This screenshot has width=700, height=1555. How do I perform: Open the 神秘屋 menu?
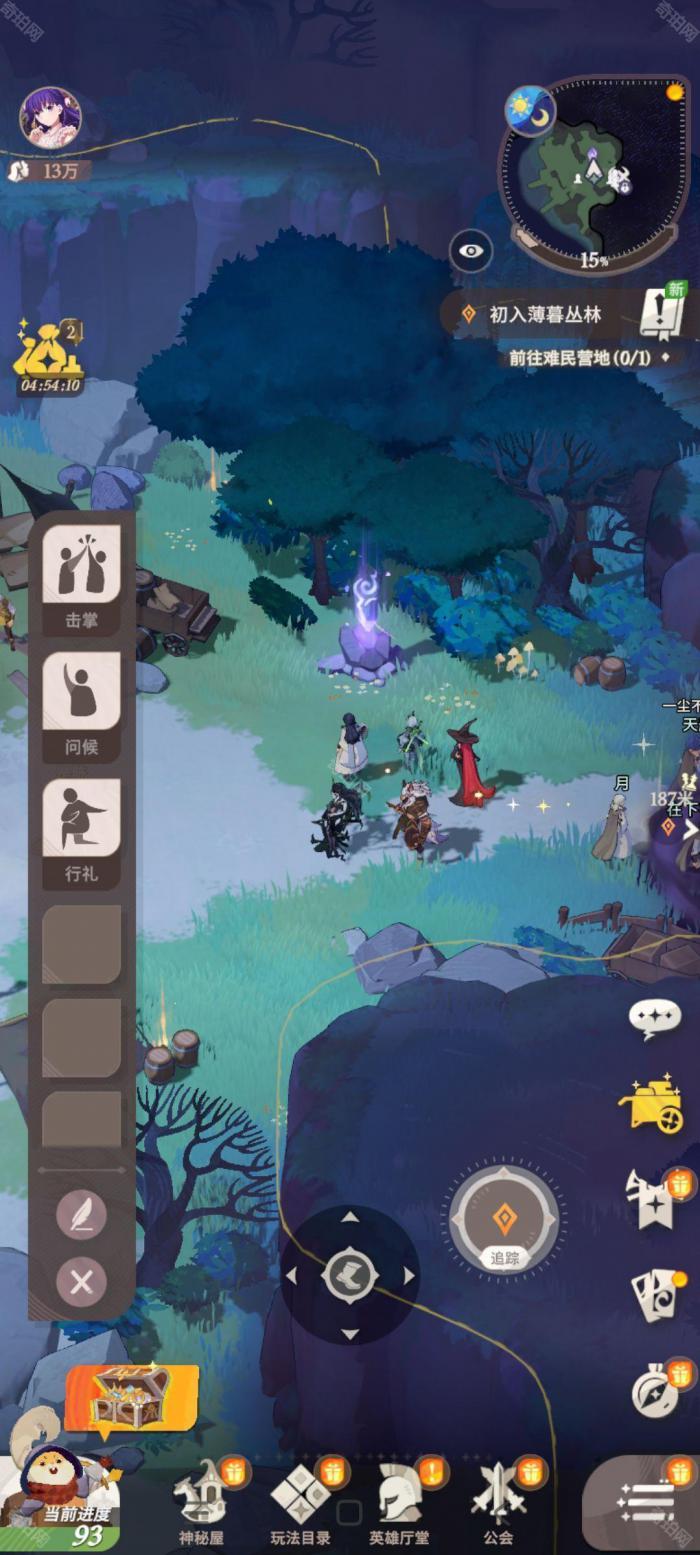201,1502
